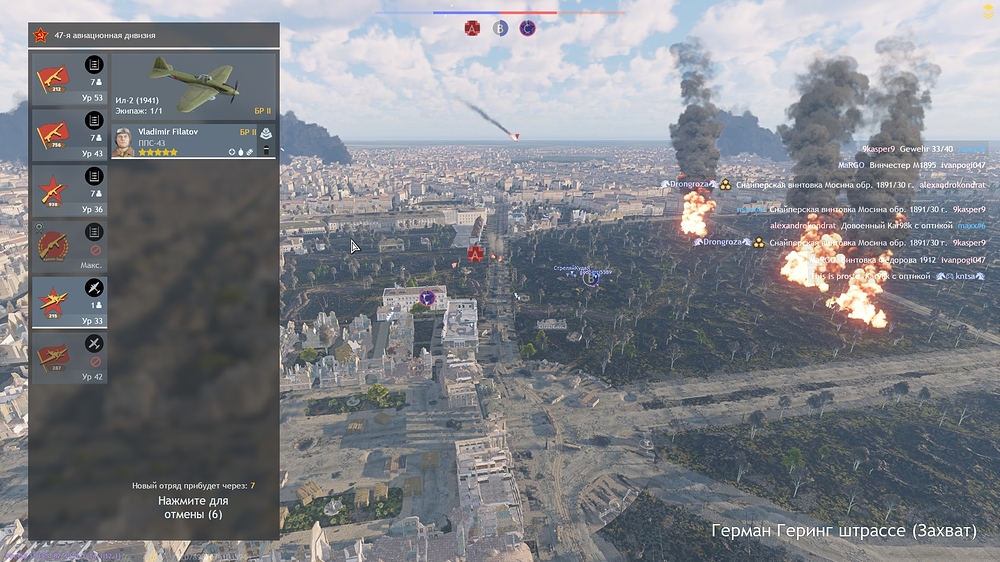Click the cancel spawn button (Нажмите для отмены)
The height and width of the screenshot is (562, 1000).
195,507
